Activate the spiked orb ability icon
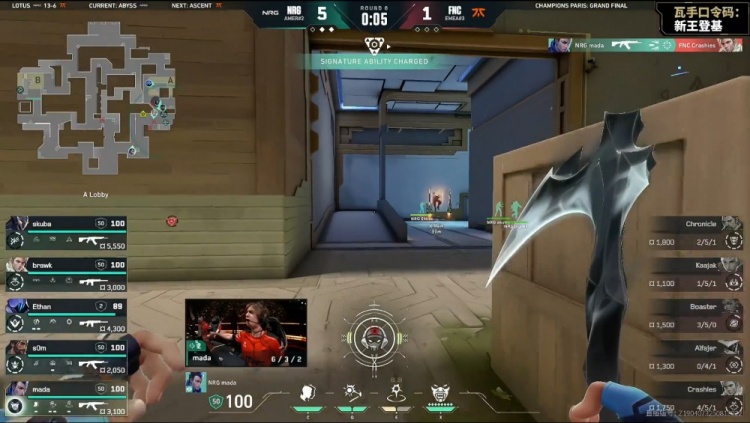This screenshot has height=423, width=750. coord(352,392)
